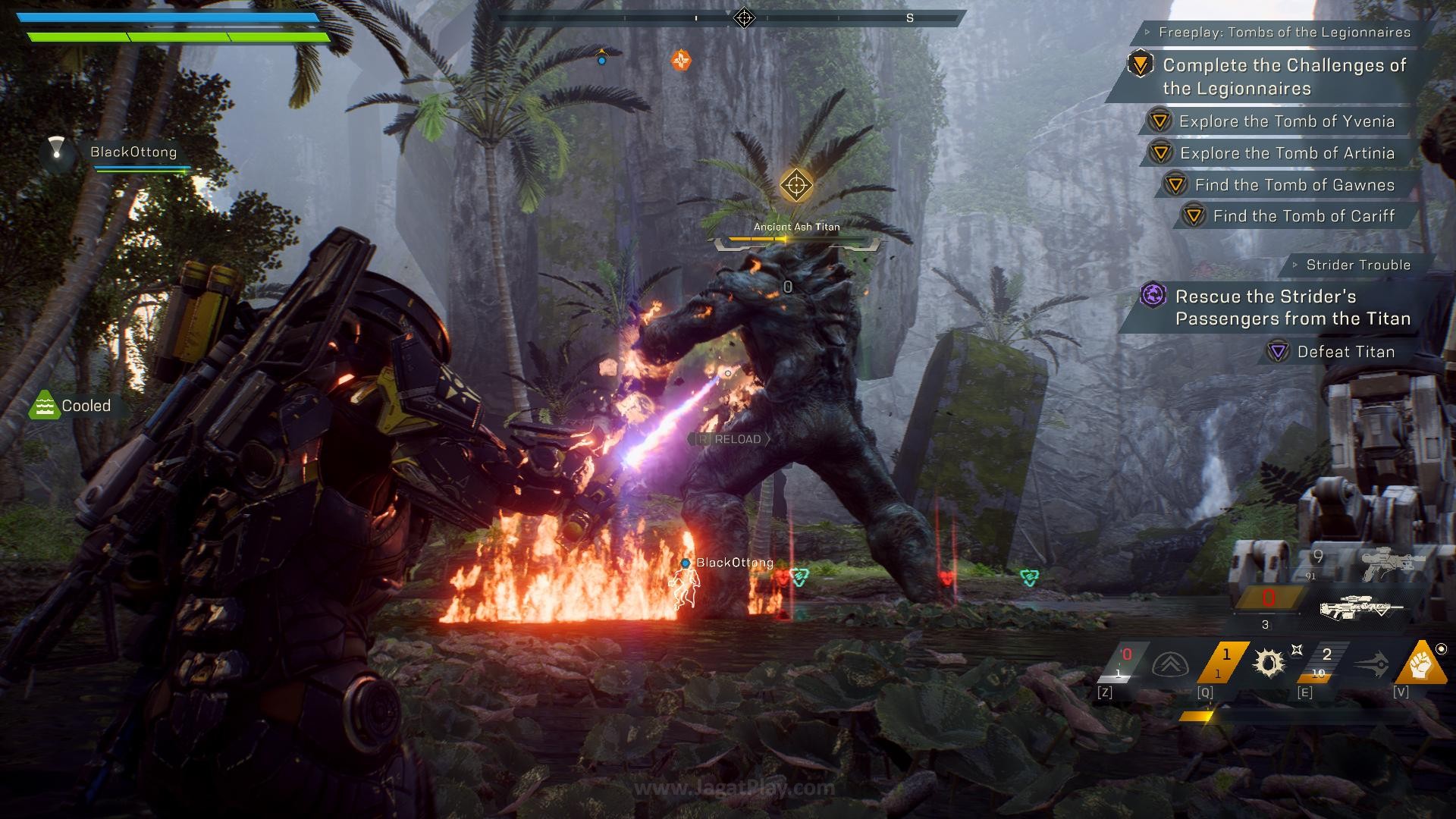
Task: Click the green Cooled status icon
Action: pyautogui.click(x=45, y=406)
